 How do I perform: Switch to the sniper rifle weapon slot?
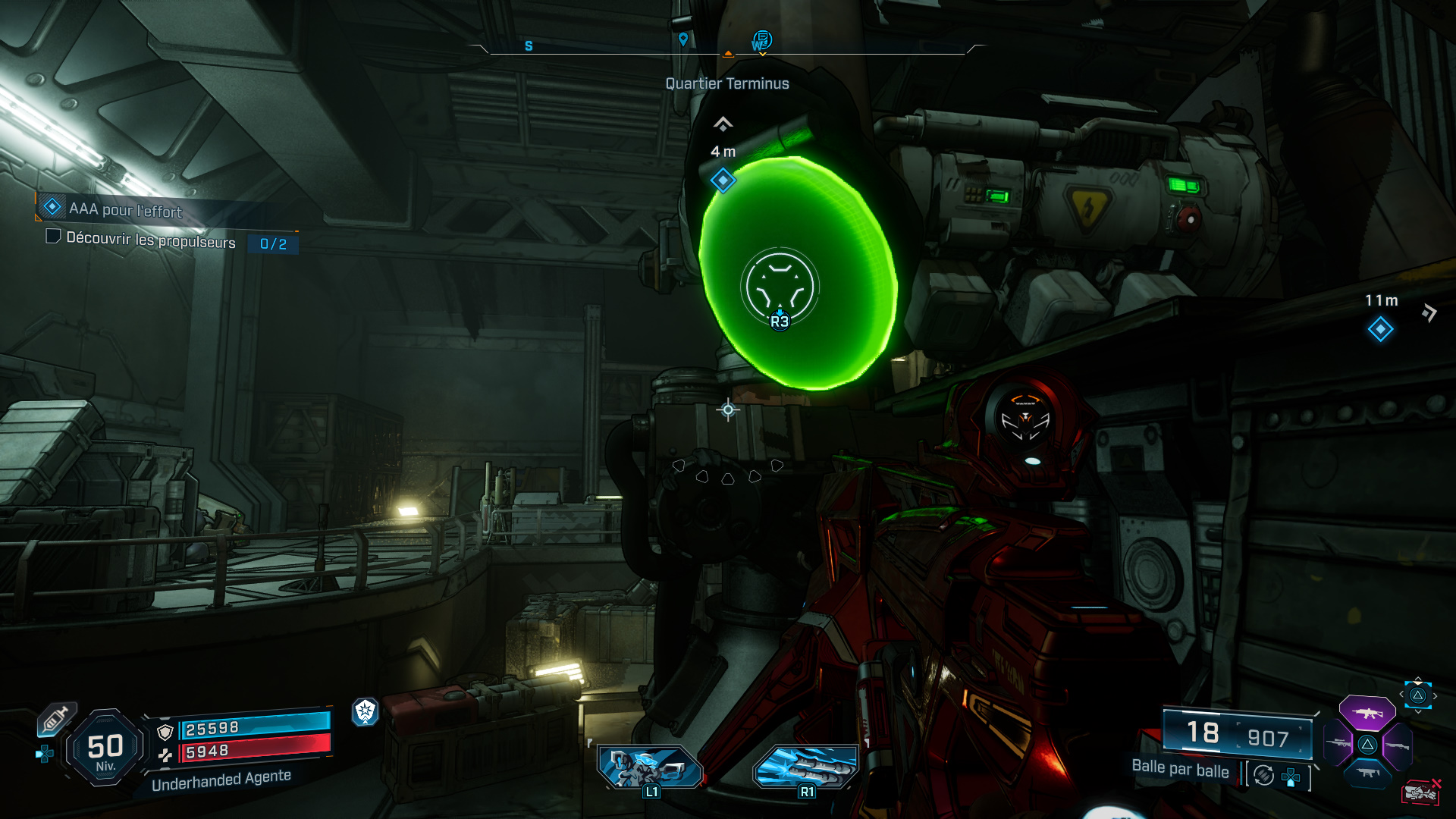pos(1338,744)
